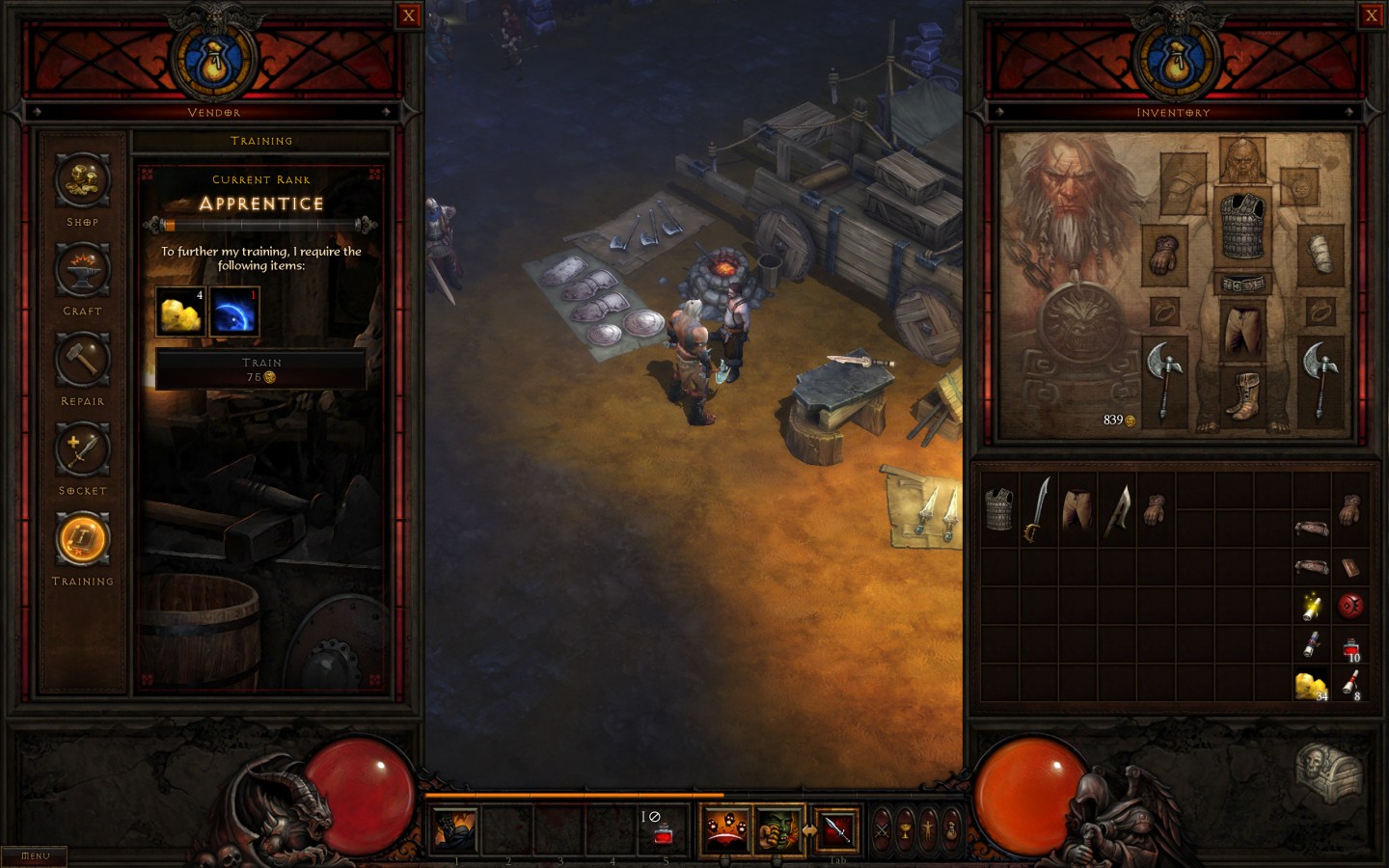Click the Apprentice rank progress bar
1389x868 pixels.
point(261,224)
